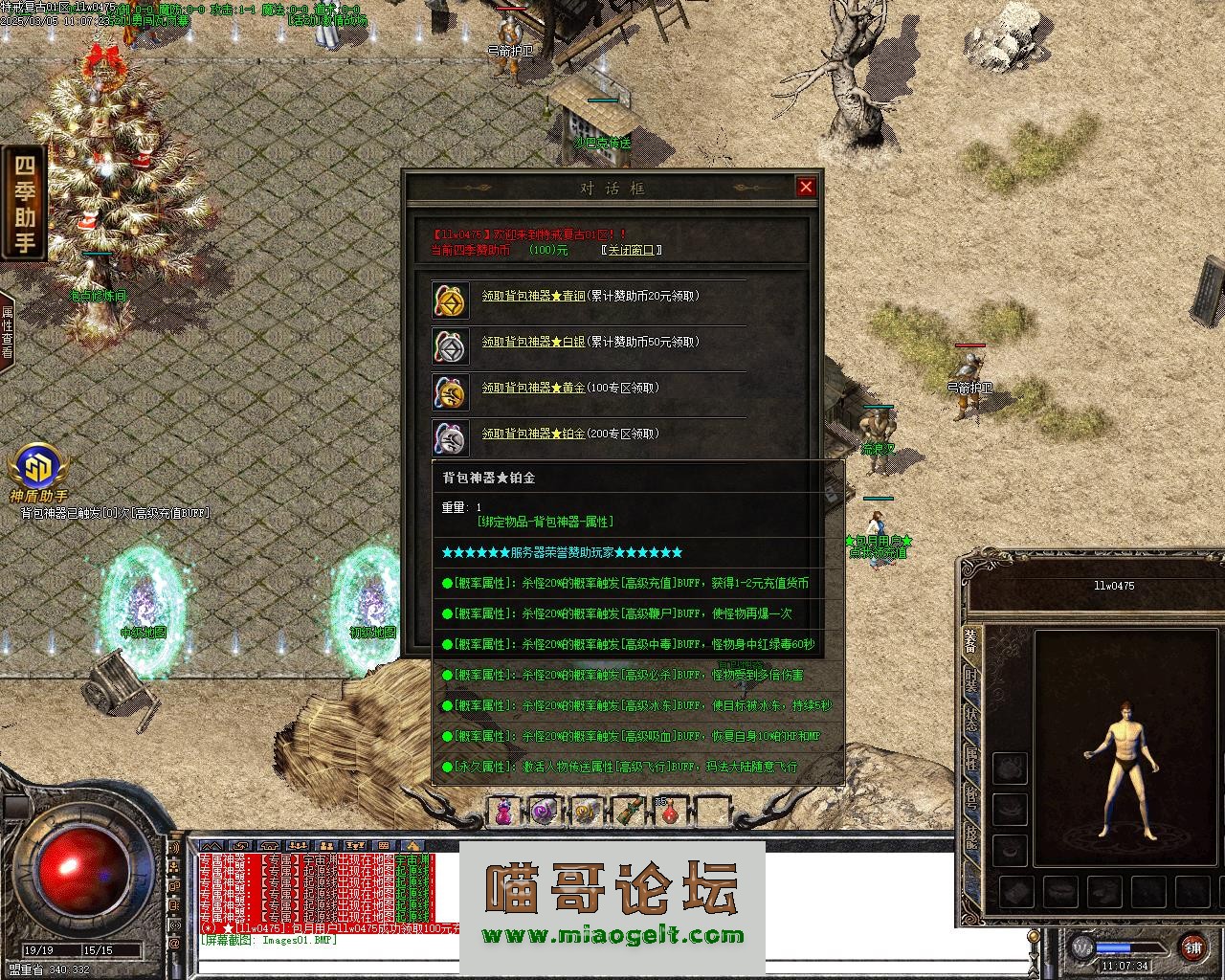
Task: Click the 关闭窗口 link in the dialog
Action: pyautogui.click(x=632, y=250)
